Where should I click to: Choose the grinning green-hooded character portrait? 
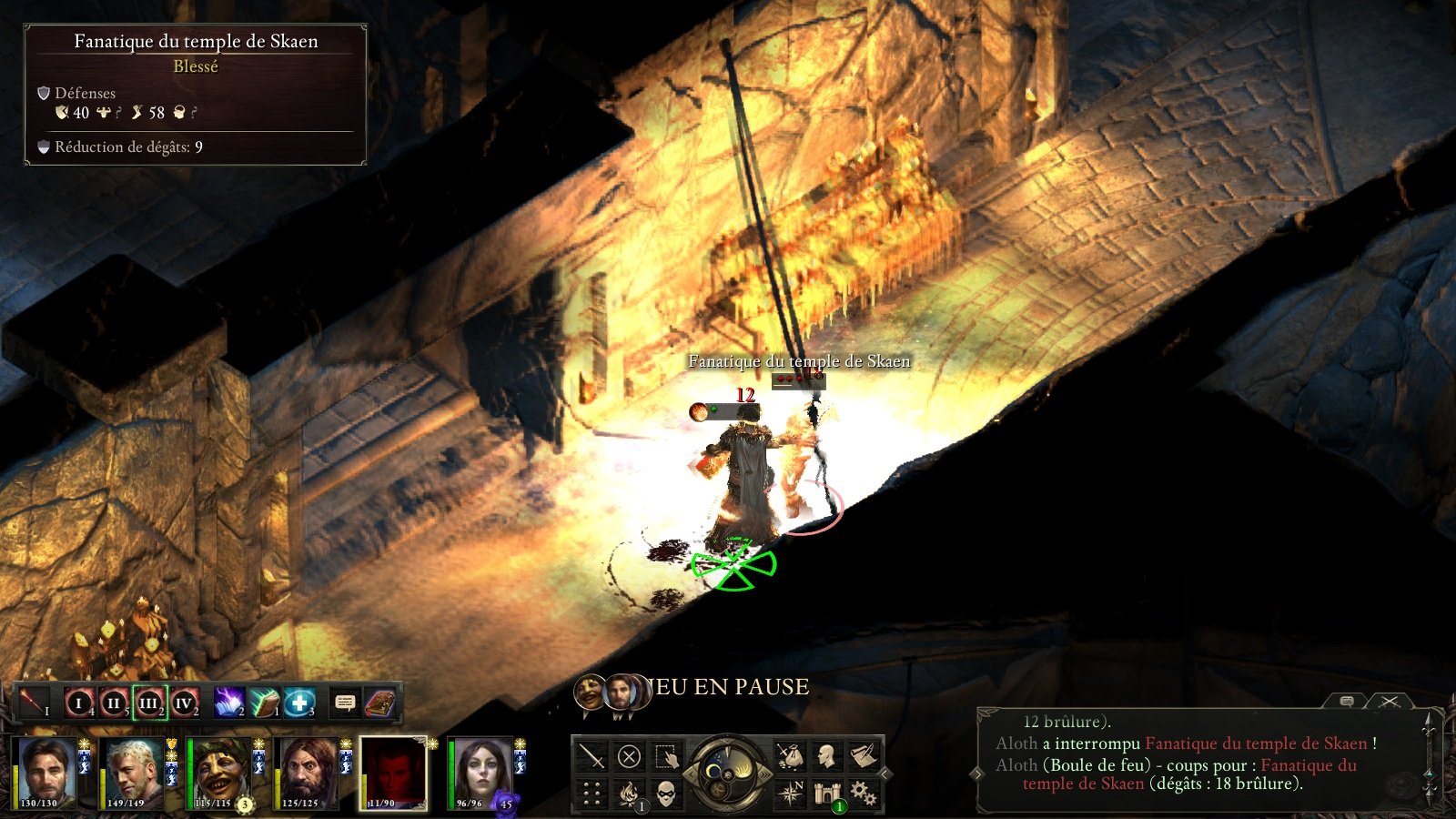click(219, 773)
